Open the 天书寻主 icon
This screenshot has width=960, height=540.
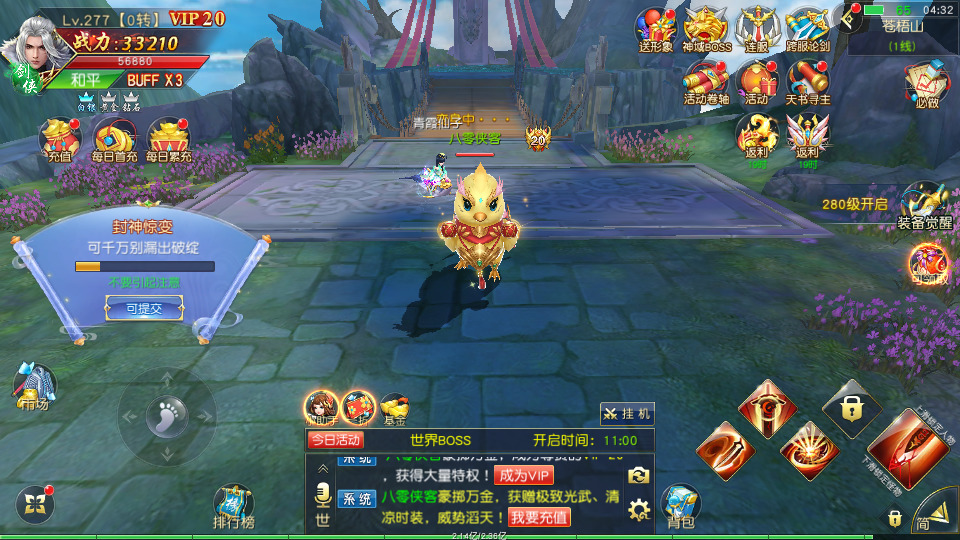pos(807,81)
